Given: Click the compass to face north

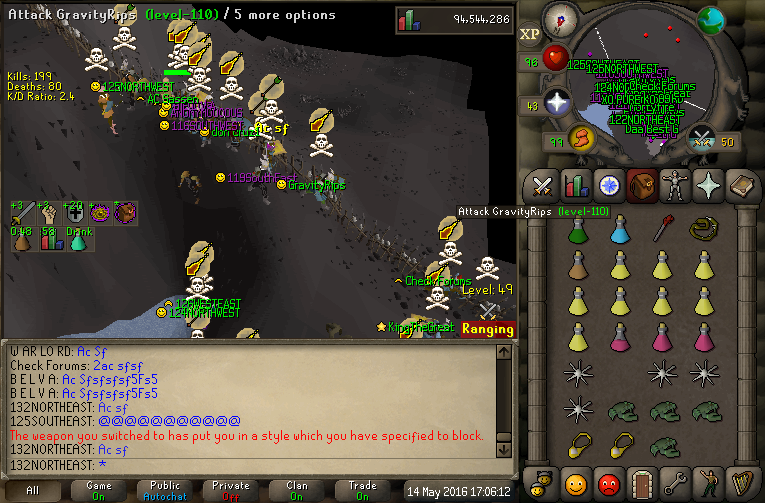Looking at the screenshot, I should tap(560, 21).
